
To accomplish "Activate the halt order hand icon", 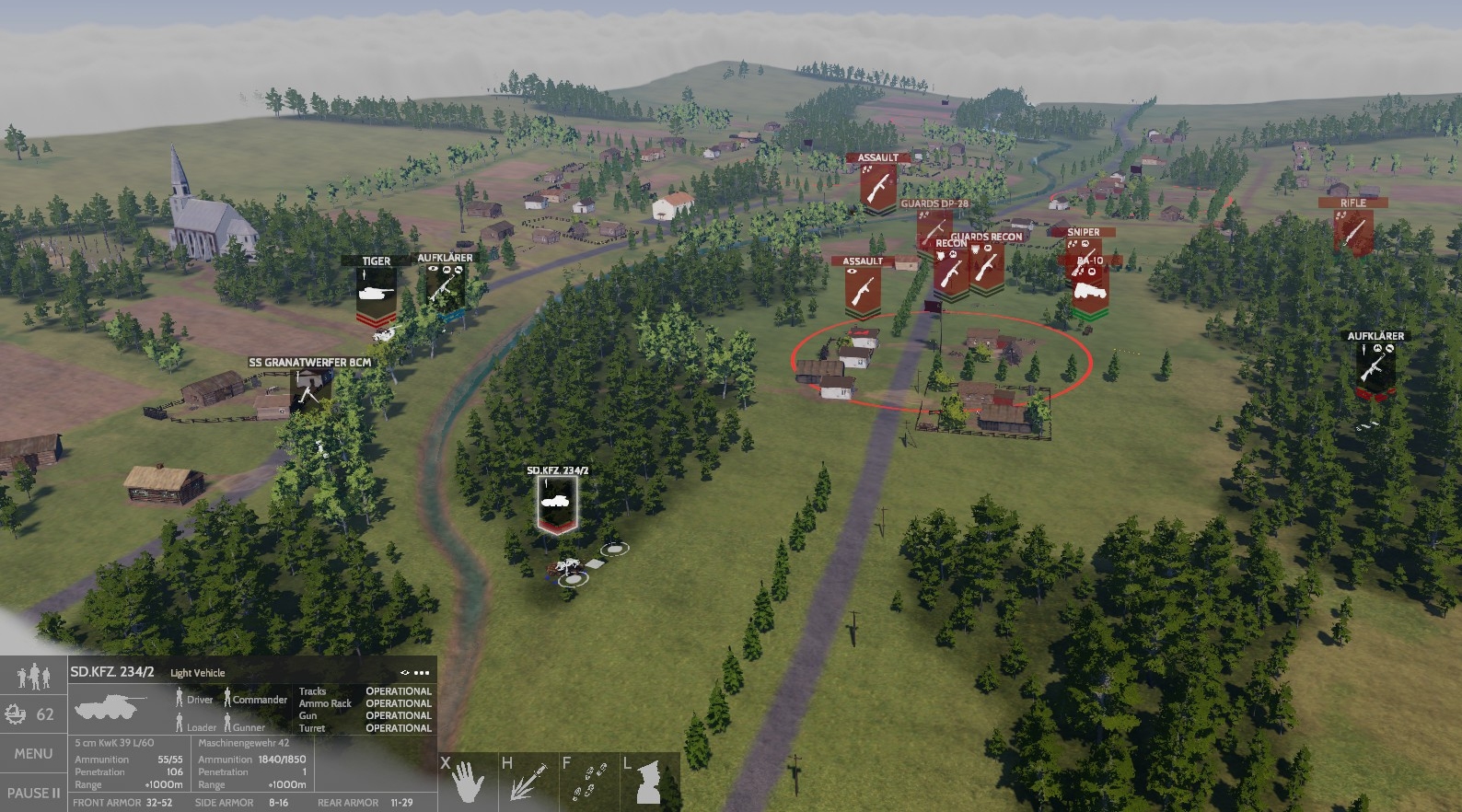I will click(x=467, y=782).
